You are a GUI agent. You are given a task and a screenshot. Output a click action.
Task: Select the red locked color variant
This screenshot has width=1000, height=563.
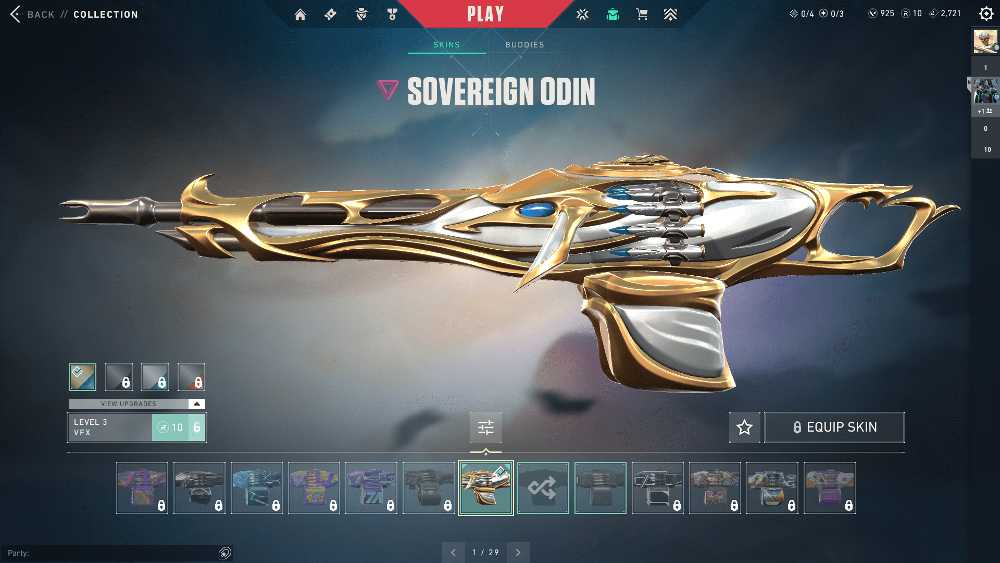tap(191, 376)
